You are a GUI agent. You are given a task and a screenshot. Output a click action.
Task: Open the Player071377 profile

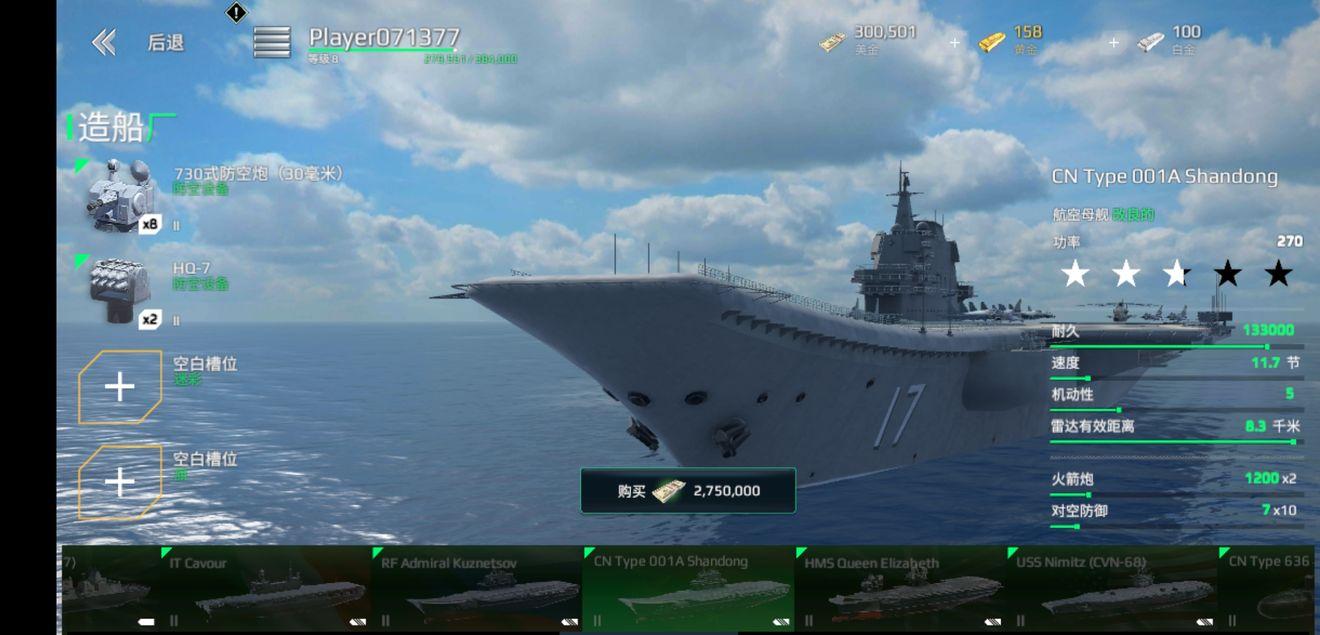click(384, 38)
